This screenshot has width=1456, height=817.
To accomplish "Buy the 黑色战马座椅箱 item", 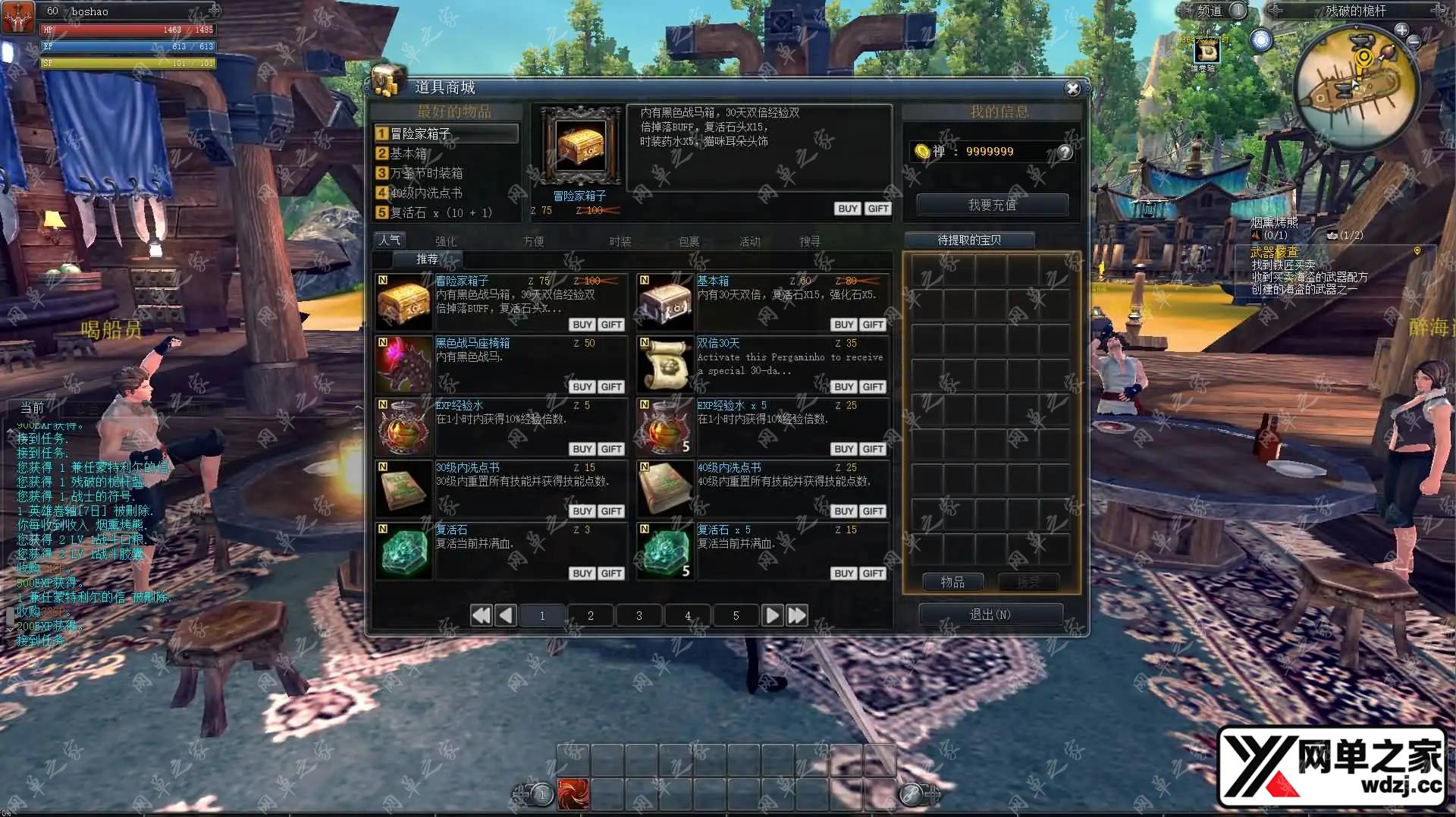I will click(x=582, y=387).
